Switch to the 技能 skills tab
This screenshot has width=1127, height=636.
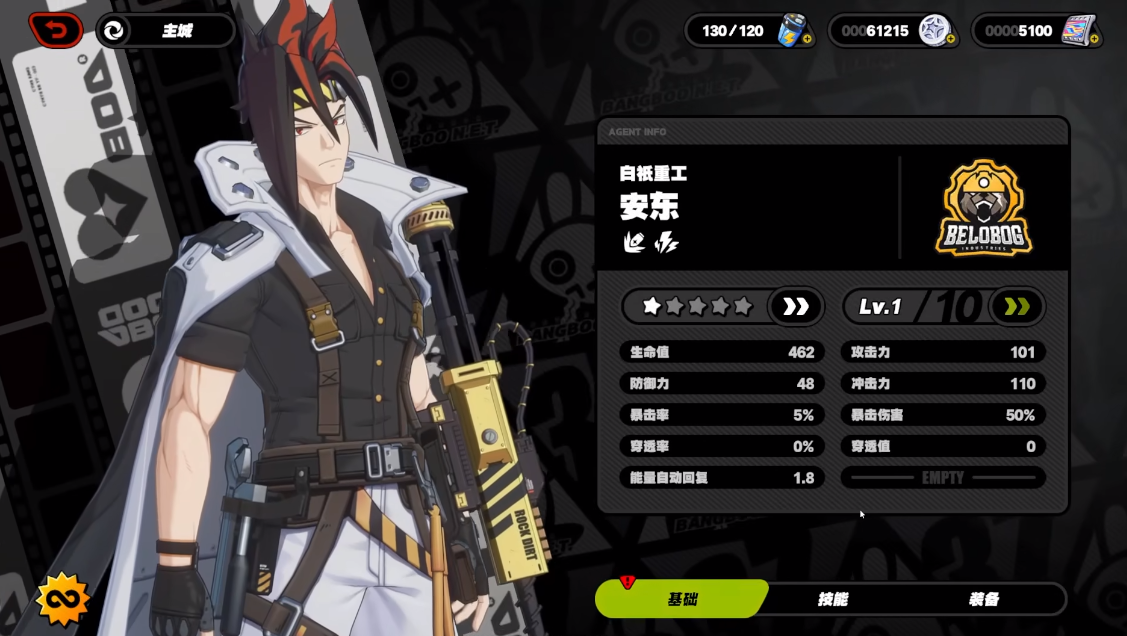point(833,599)
